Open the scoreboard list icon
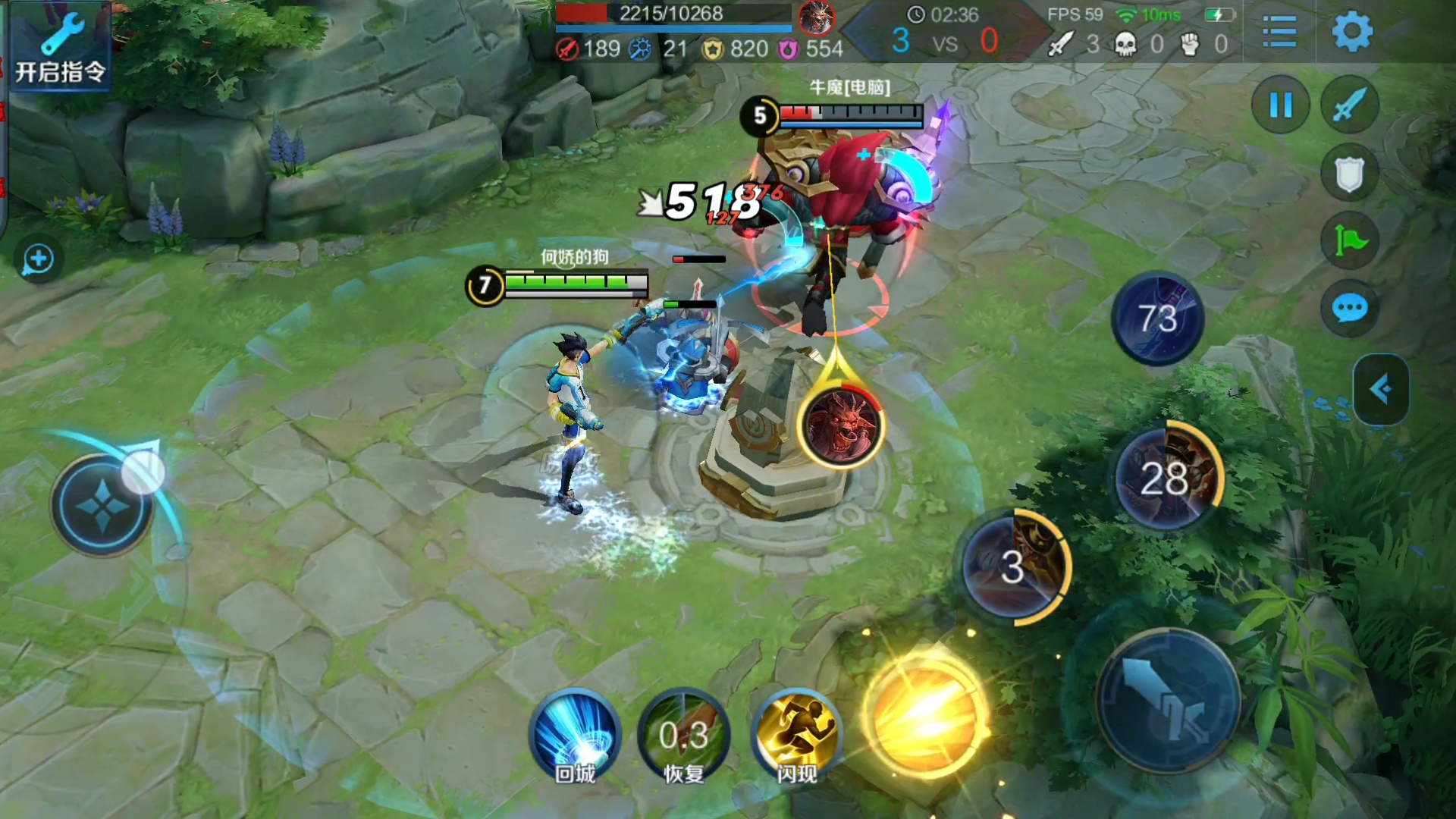This screenshot has width=1456, height=819. 1279,32
